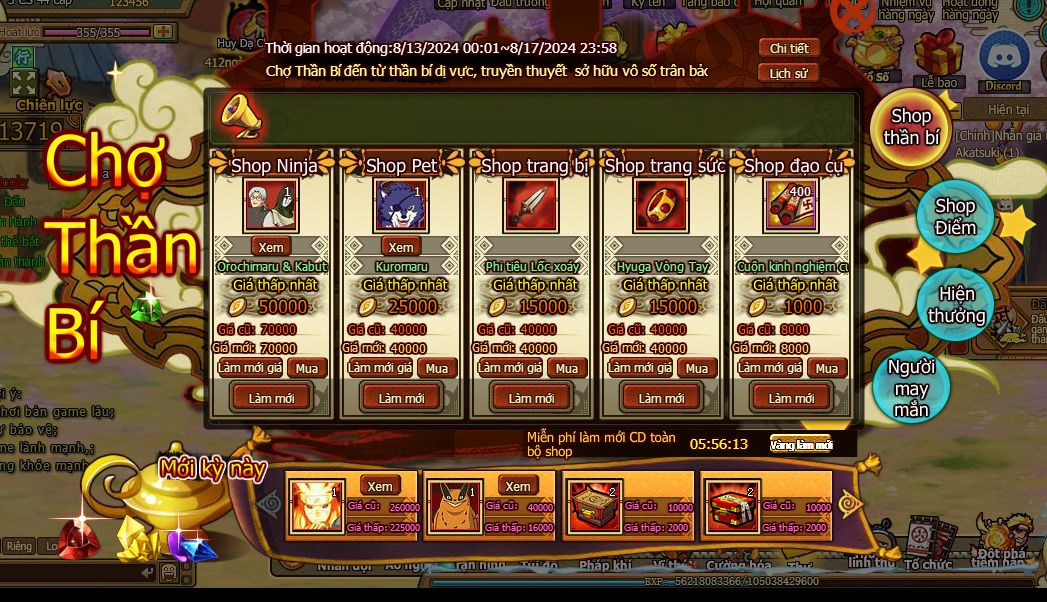Viewport: 1047px width, 602px height.
Task: Open the Hiện thưởng rewards tab
Action: [955, 305]
